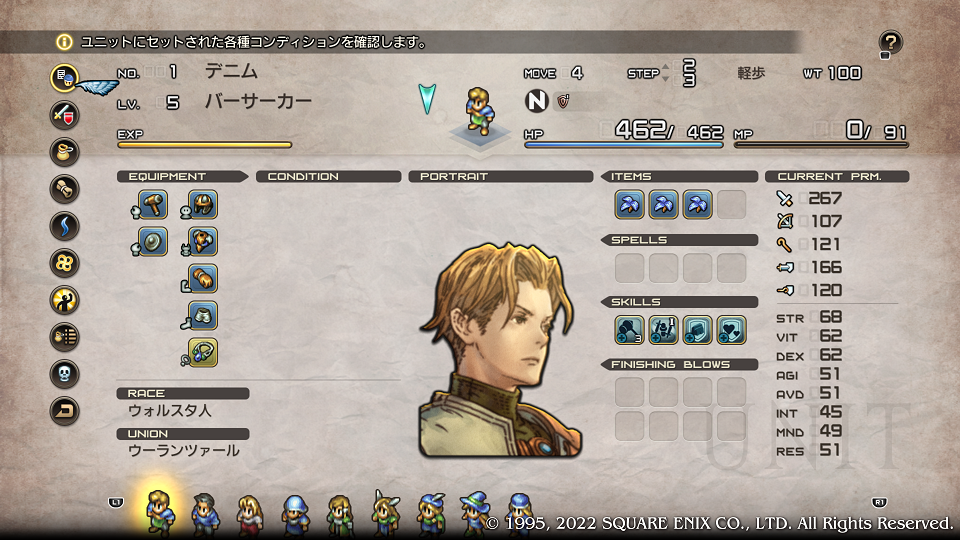Select the necklace accessory slot
This screenshot has height=540, width=960.
(203, 352)
